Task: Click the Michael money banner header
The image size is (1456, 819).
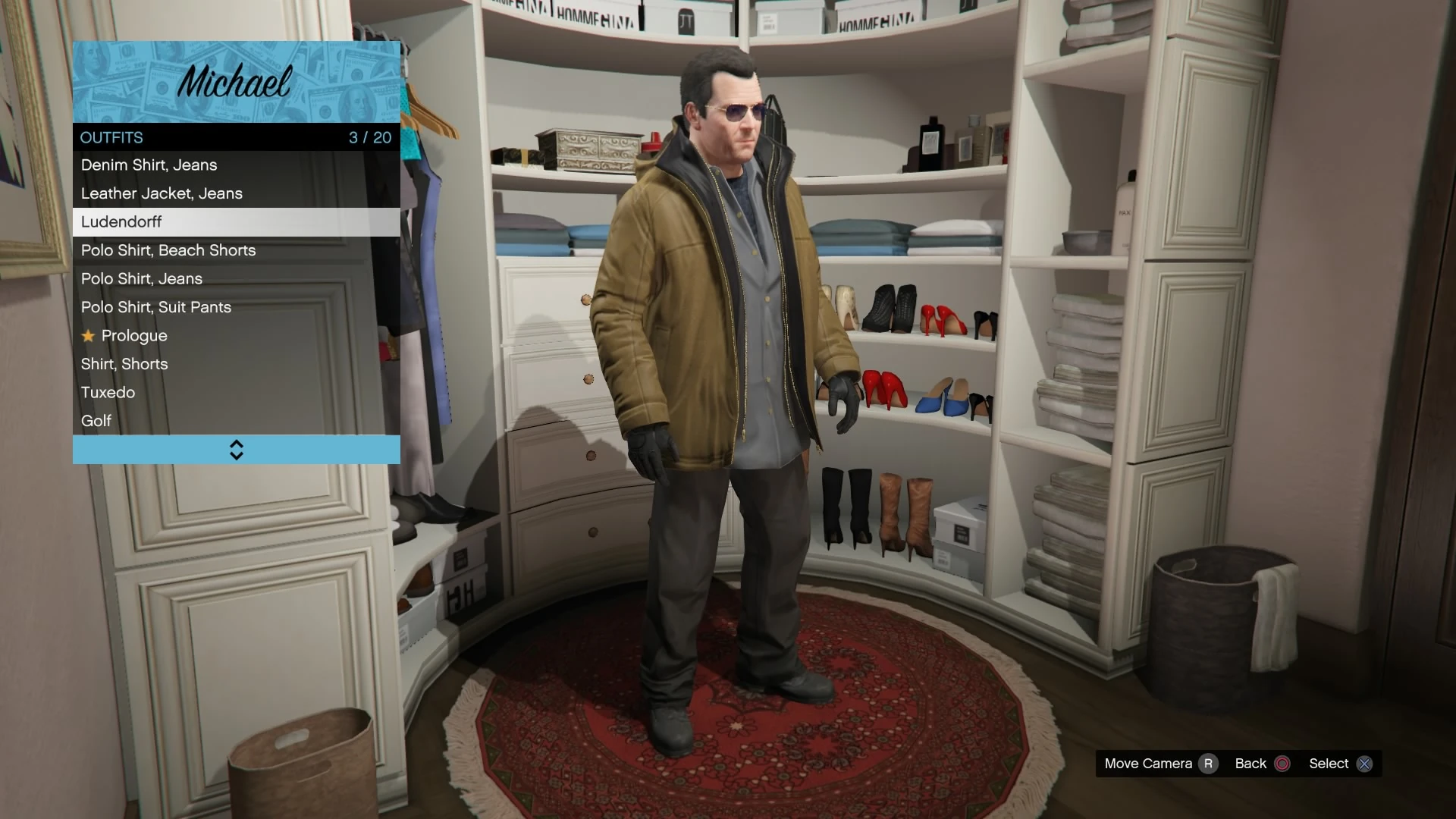Action: 235,82
